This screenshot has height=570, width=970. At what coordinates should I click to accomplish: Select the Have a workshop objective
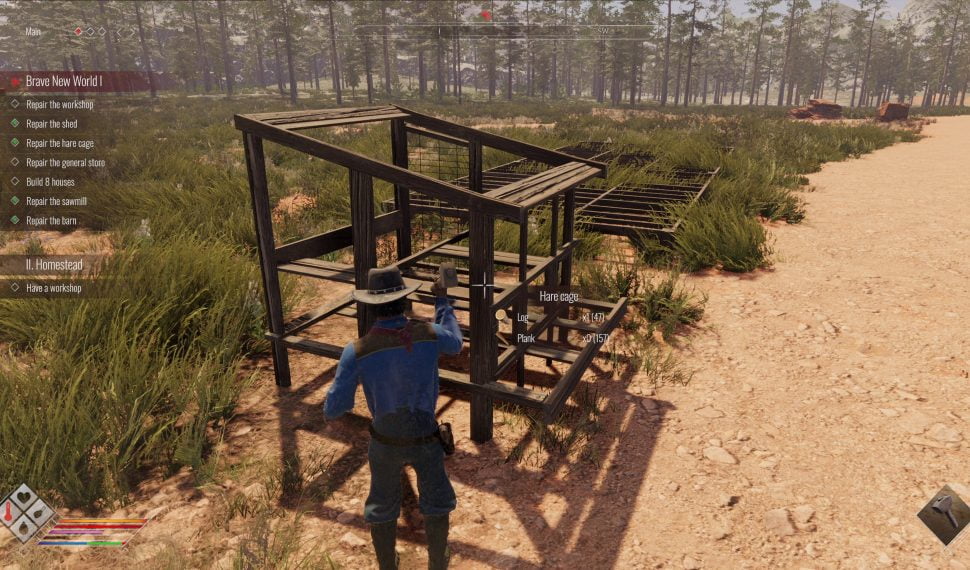54,288
